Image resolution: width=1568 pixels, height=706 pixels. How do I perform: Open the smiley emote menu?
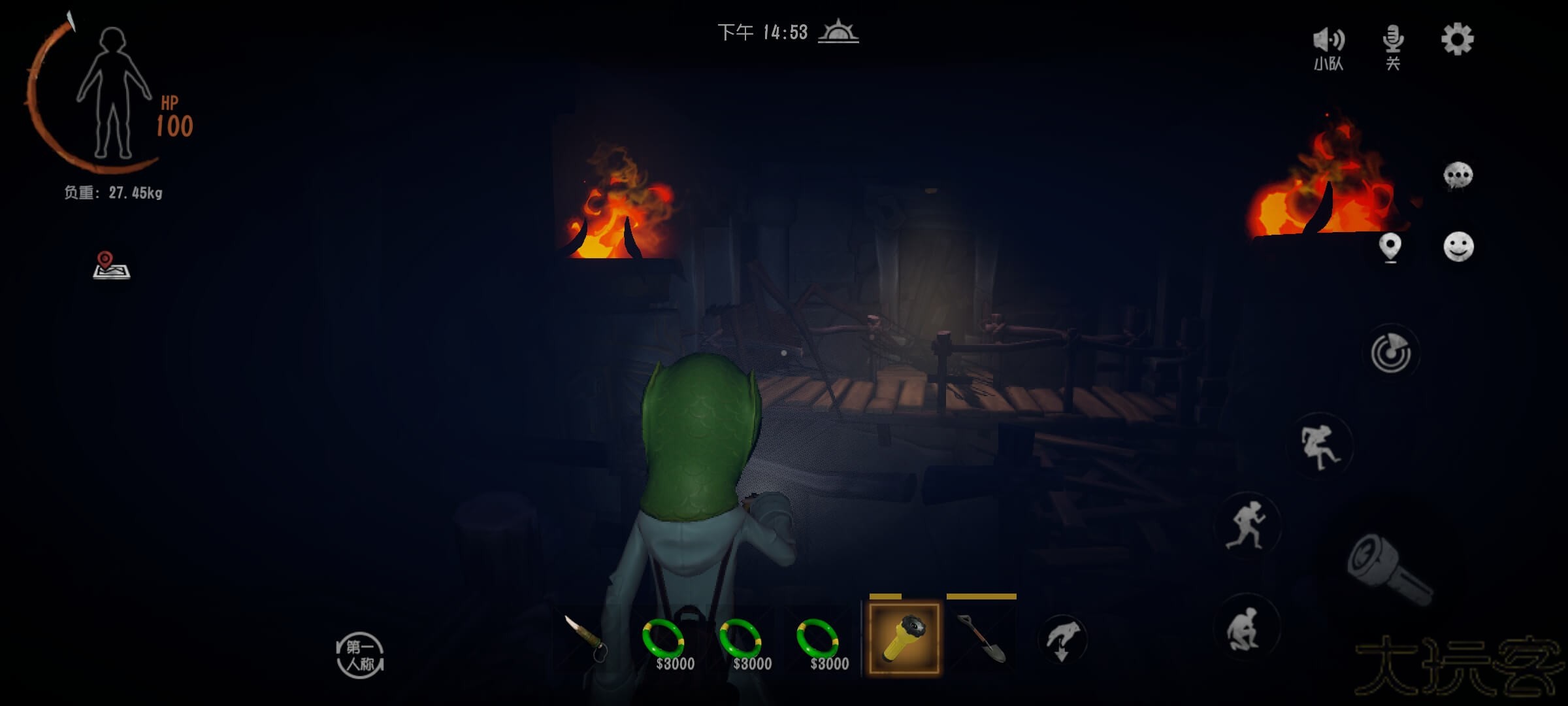(x=1458, y=247)
